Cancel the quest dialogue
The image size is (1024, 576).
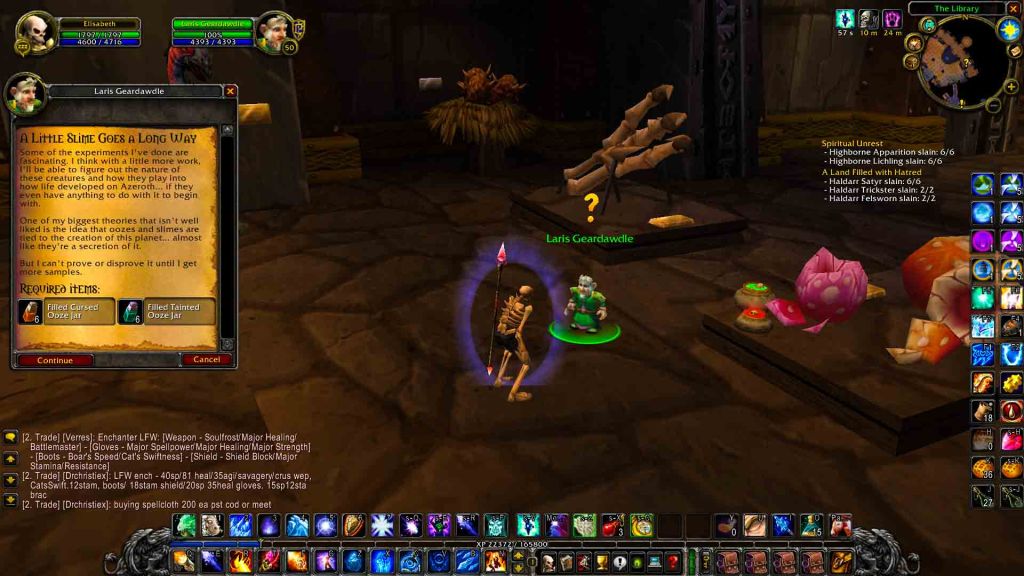[207, 360]
